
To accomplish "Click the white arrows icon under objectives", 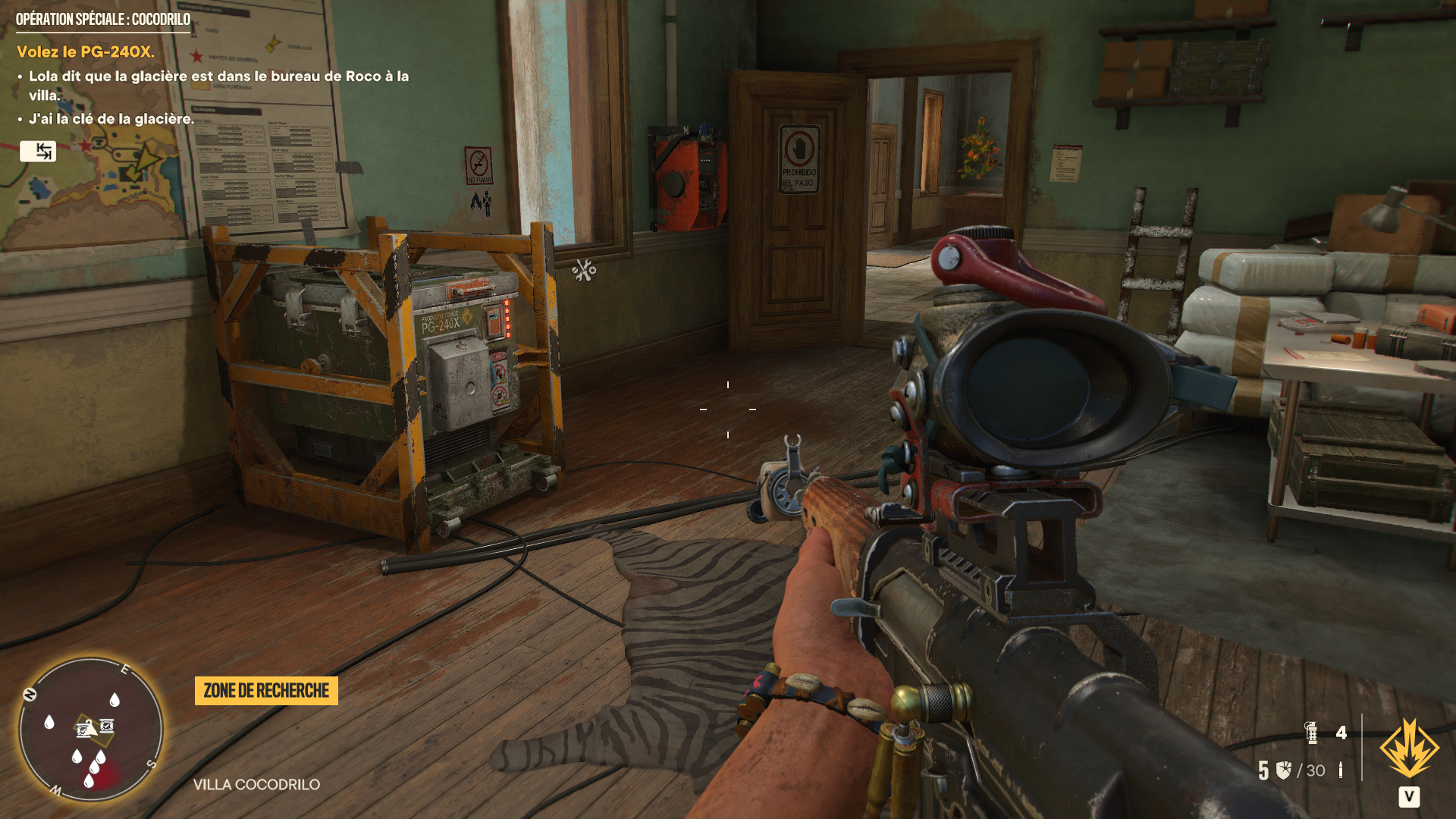I will pos(38,151).
